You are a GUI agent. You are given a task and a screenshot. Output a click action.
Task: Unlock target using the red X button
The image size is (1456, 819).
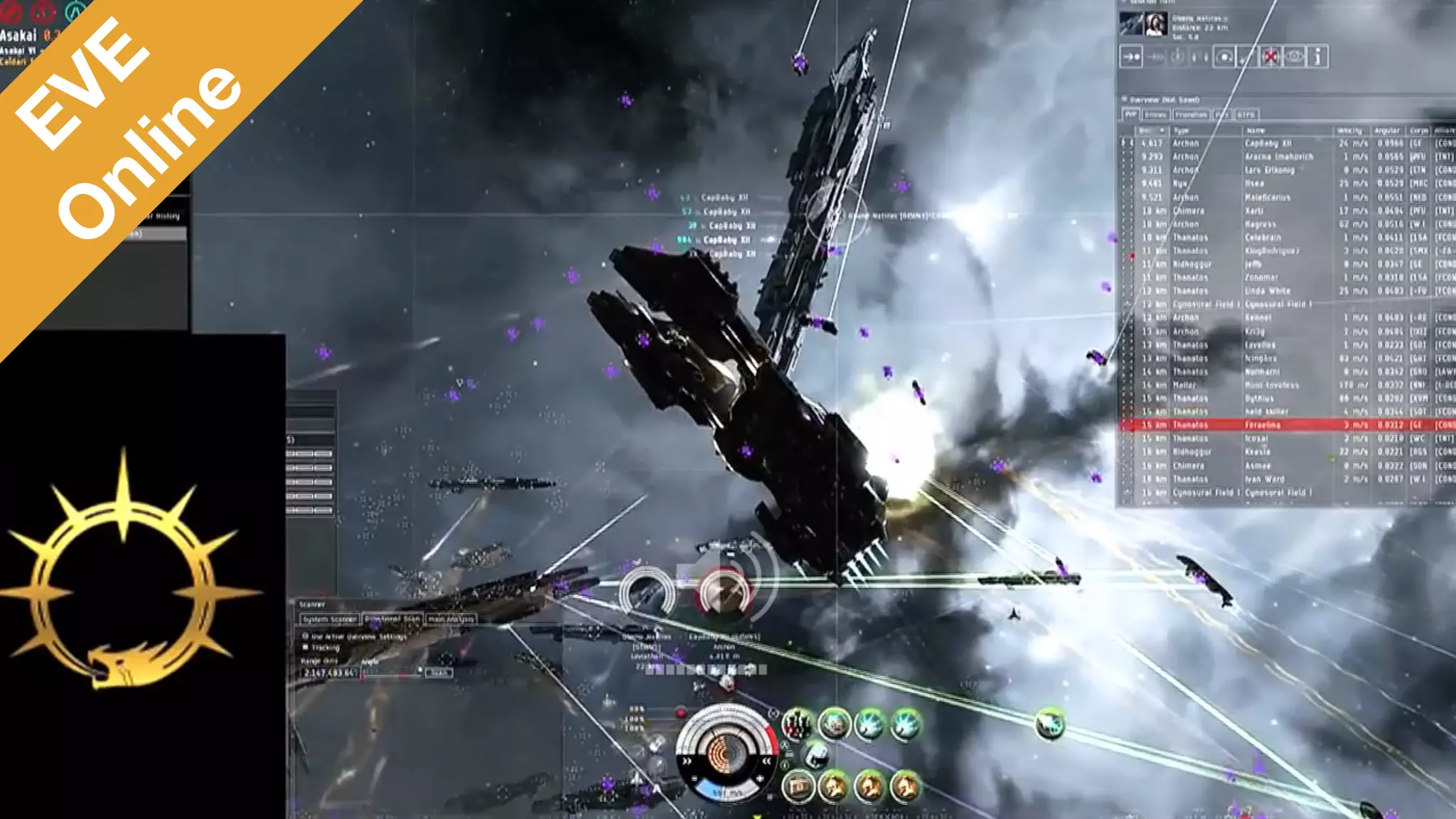pyautogui.click(x=1270, y=57)
